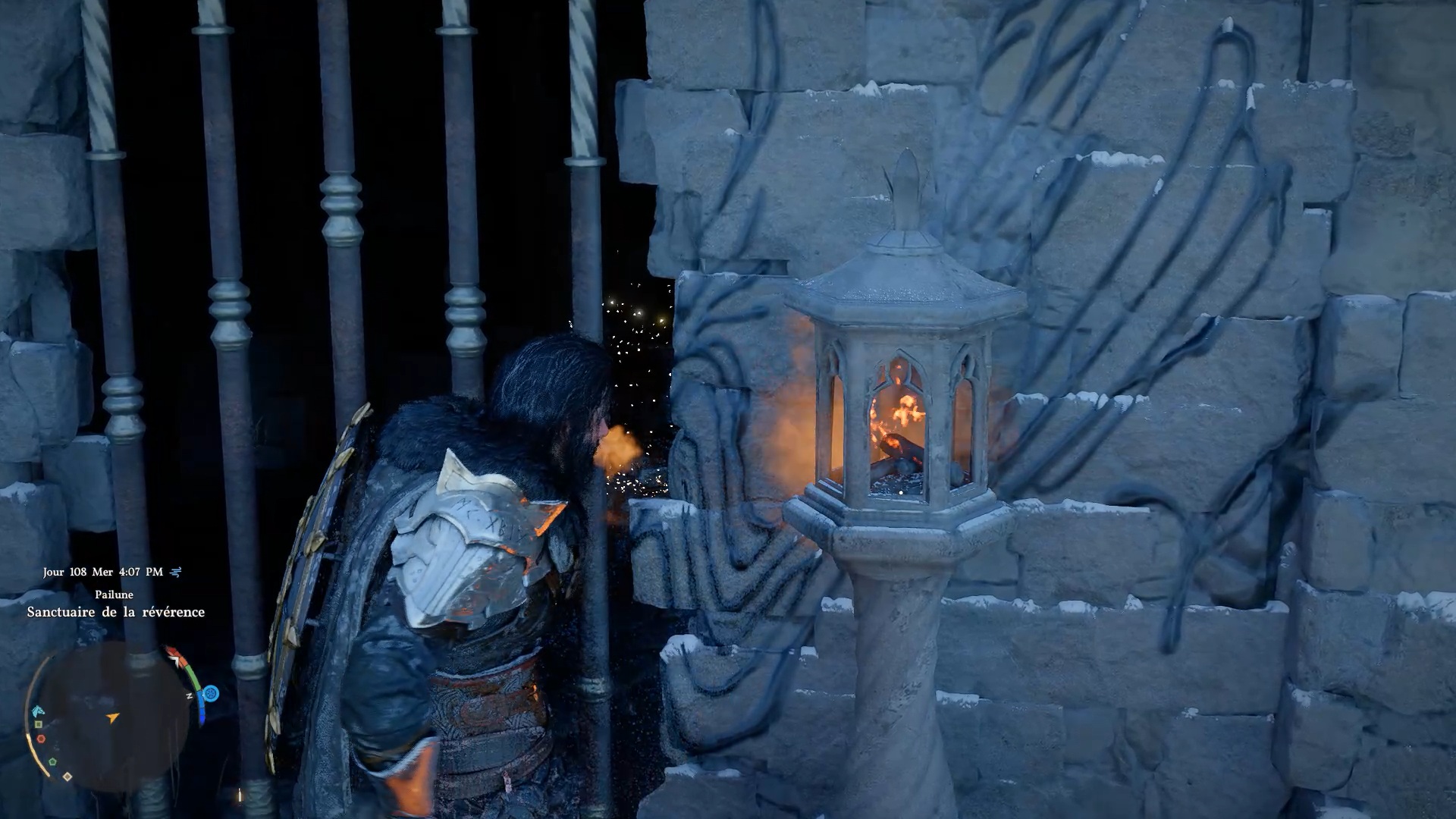Click the tan diamond minimap marker
Viewport: 1456px width, 819px height.
[x=67, y=777]
